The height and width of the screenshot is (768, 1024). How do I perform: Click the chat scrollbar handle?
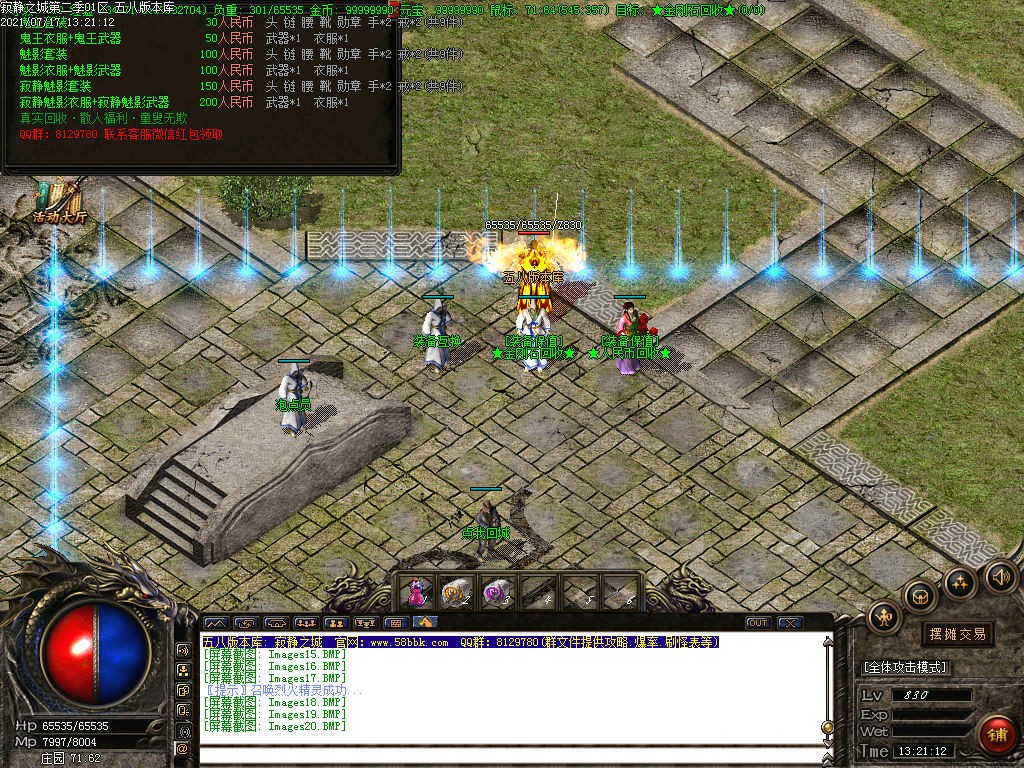[x=827, y=727]
